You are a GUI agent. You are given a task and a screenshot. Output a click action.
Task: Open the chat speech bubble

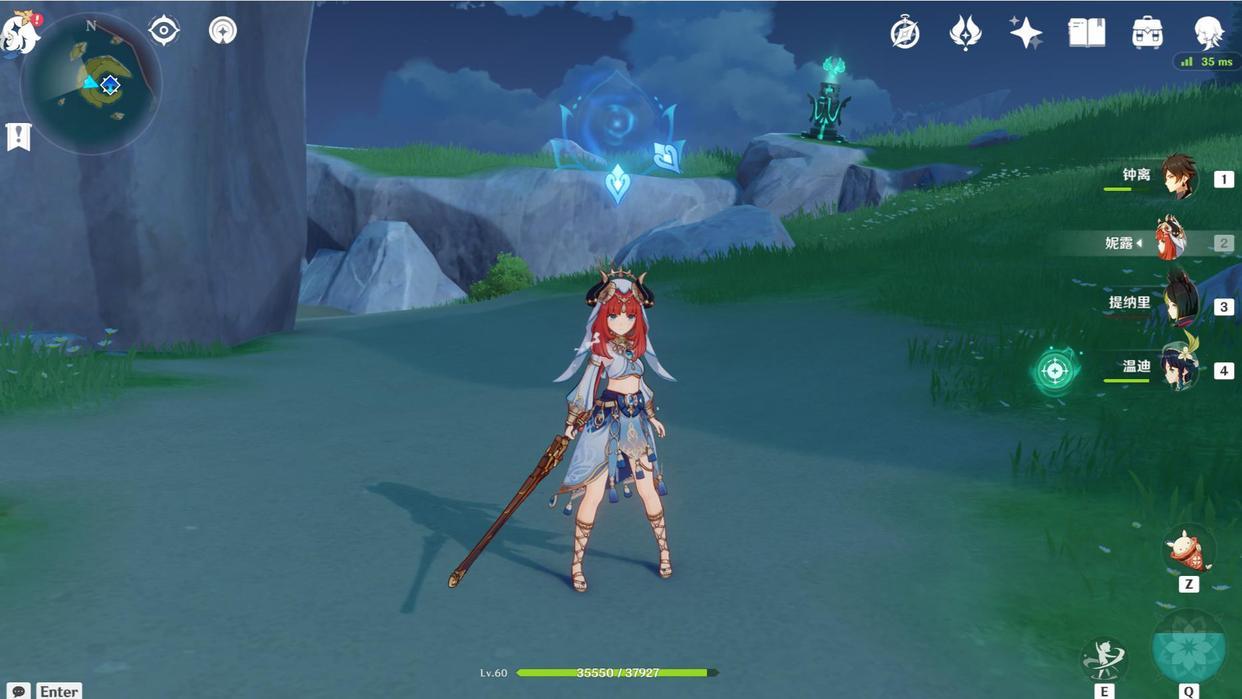coord(18,691)
